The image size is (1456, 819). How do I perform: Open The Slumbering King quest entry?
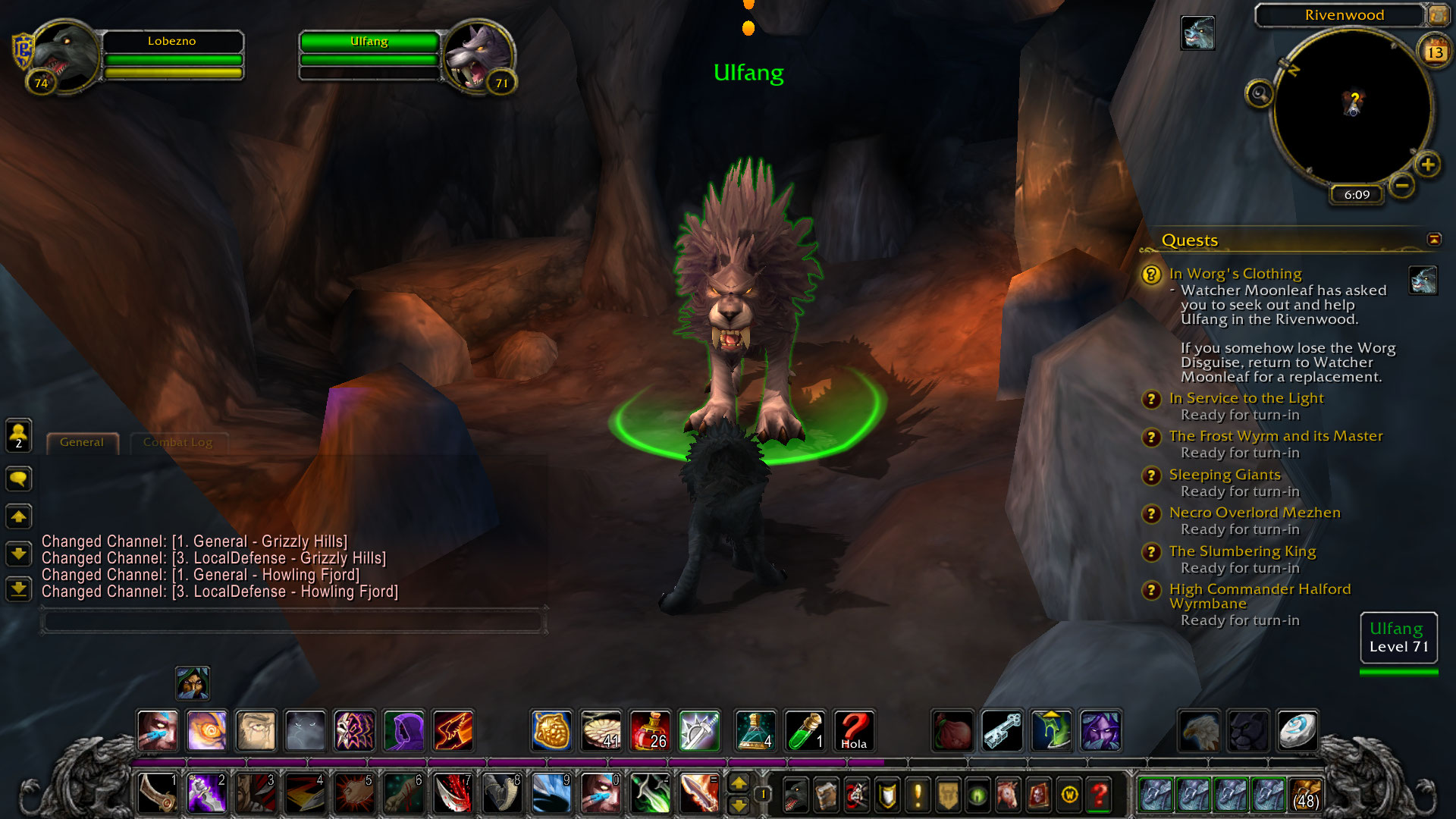(1242, 551)
